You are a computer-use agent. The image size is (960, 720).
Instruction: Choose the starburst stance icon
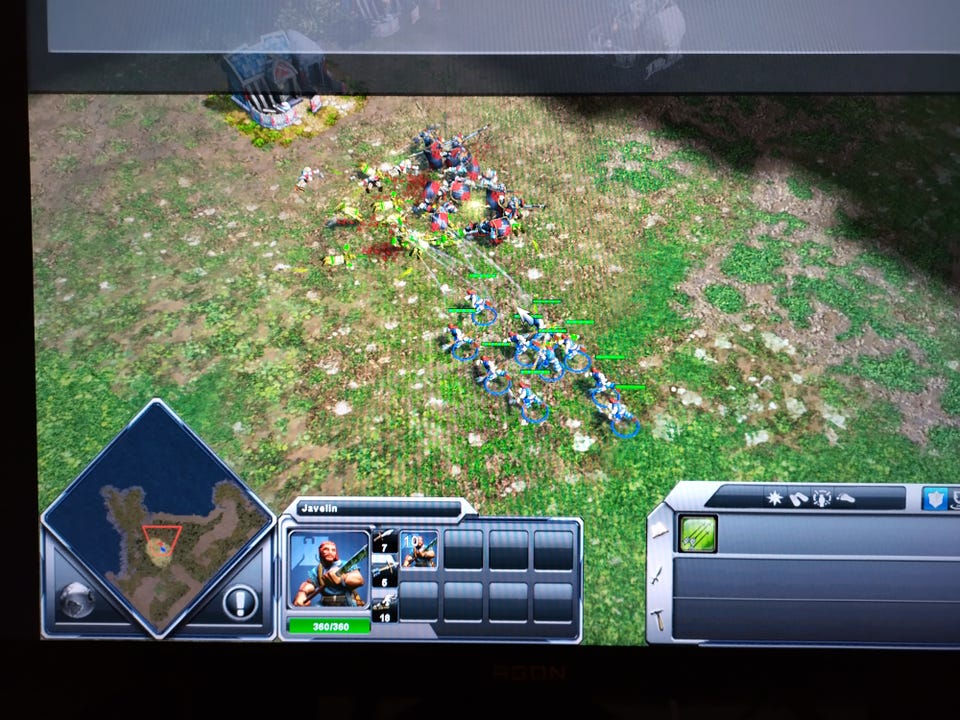point(773,497)
